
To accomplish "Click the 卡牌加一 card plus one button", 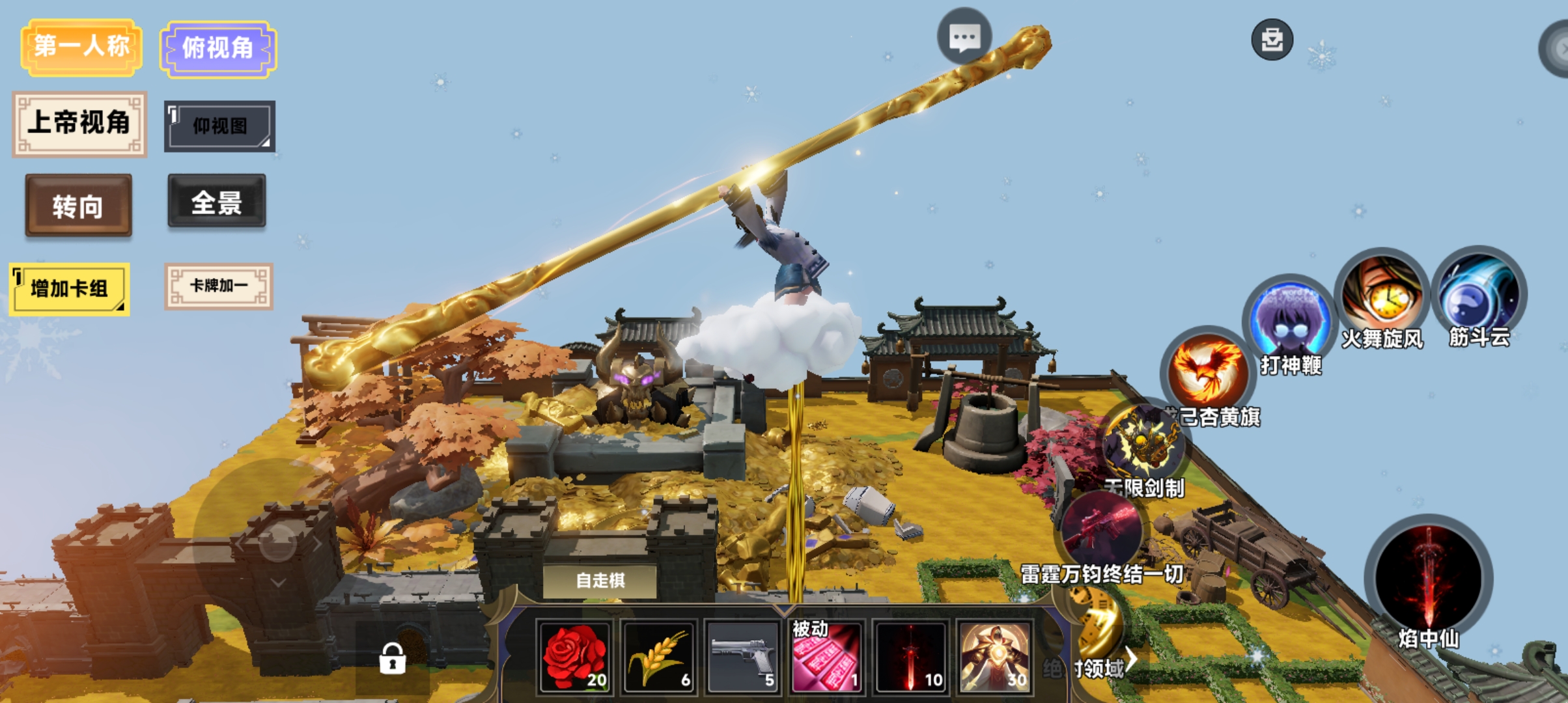I will (219, 286).
